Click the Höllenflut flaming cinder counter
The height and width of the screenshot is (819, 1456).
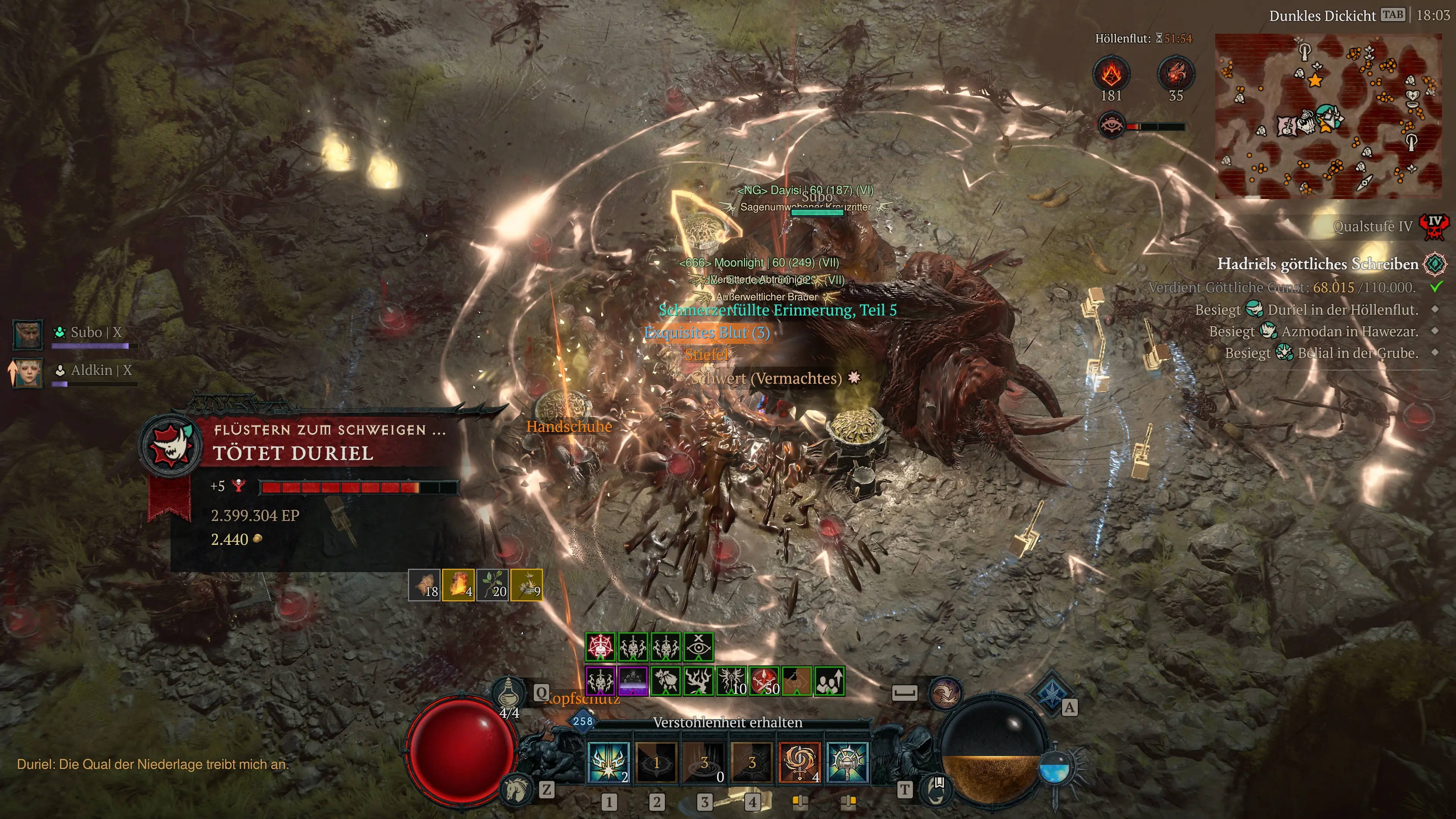click(x=1111, y=74)
